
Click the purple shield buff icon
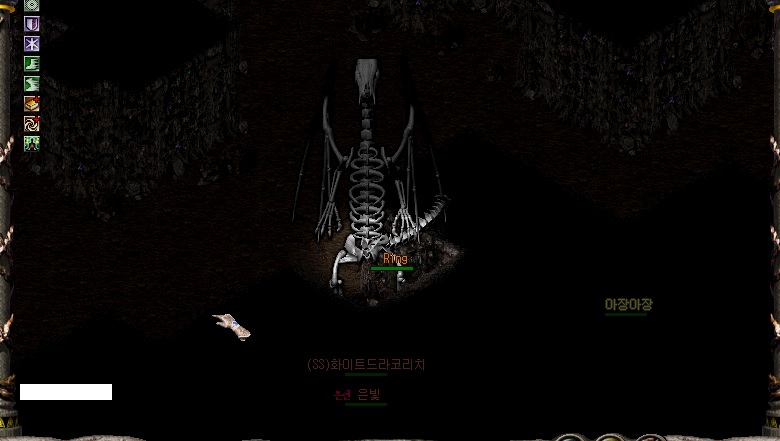[32, 24]
